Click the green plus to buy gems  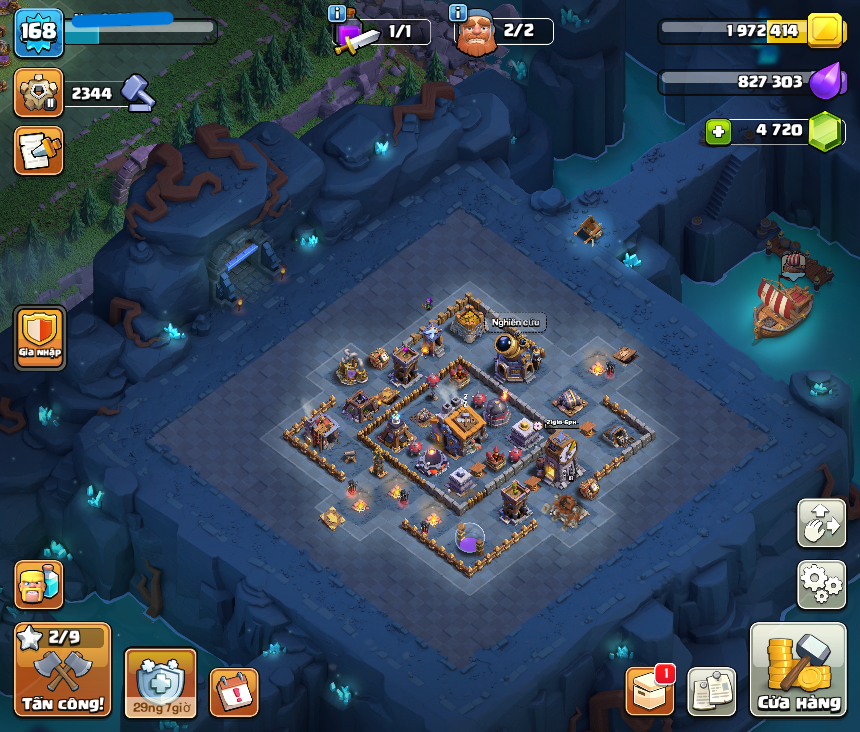point(717,131)
